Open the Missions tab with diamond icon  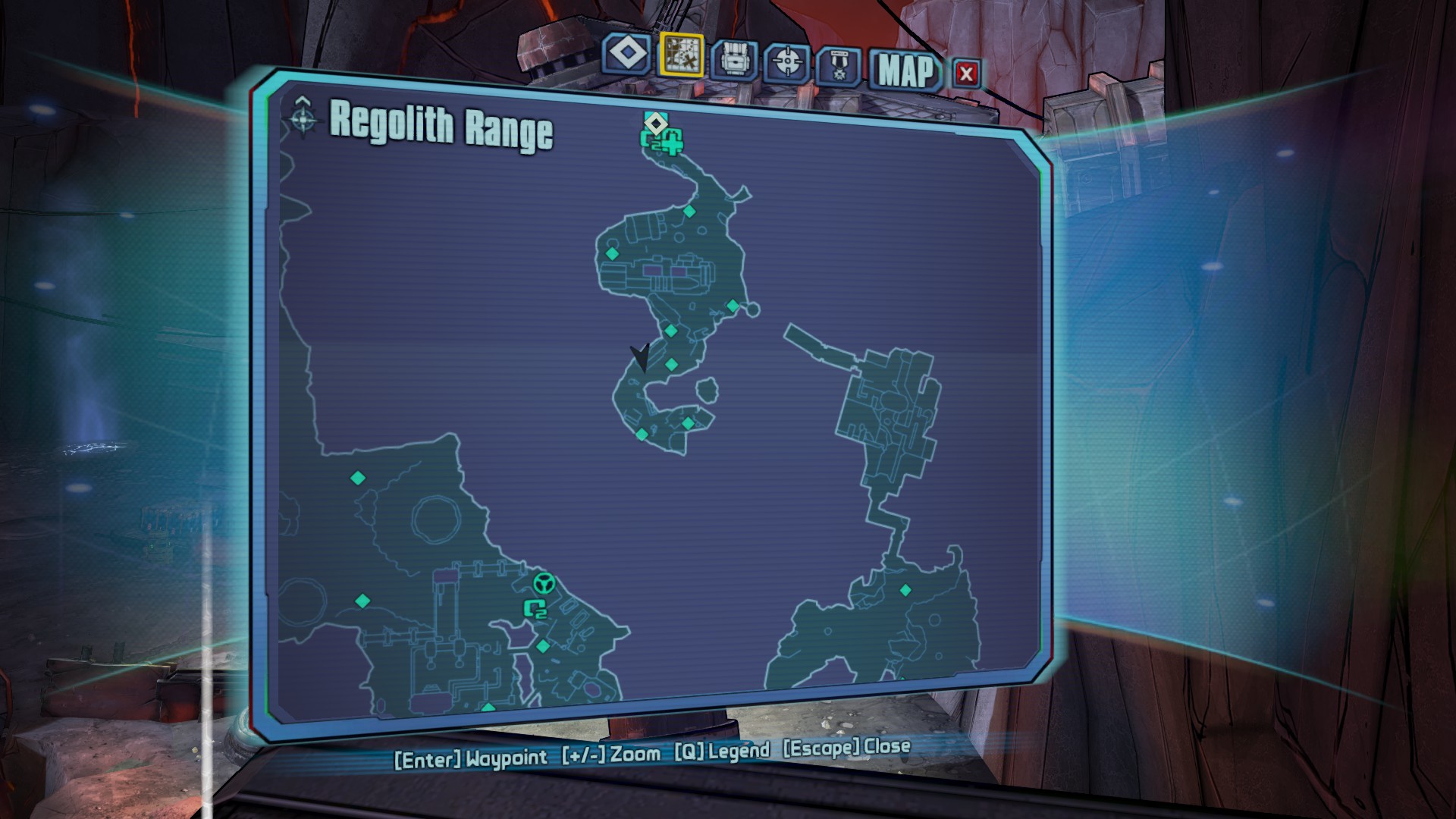pos(627,55)
